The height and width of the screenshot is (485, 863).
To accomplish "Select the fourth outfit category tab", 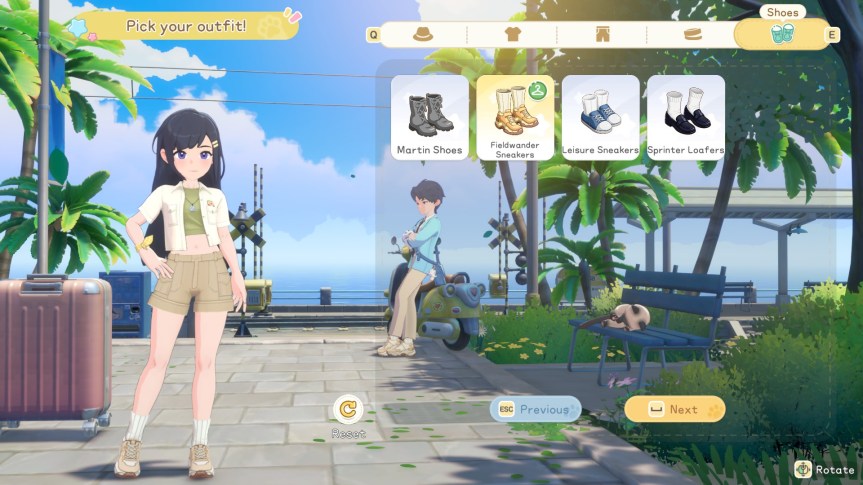I will (x=692, y=34).
